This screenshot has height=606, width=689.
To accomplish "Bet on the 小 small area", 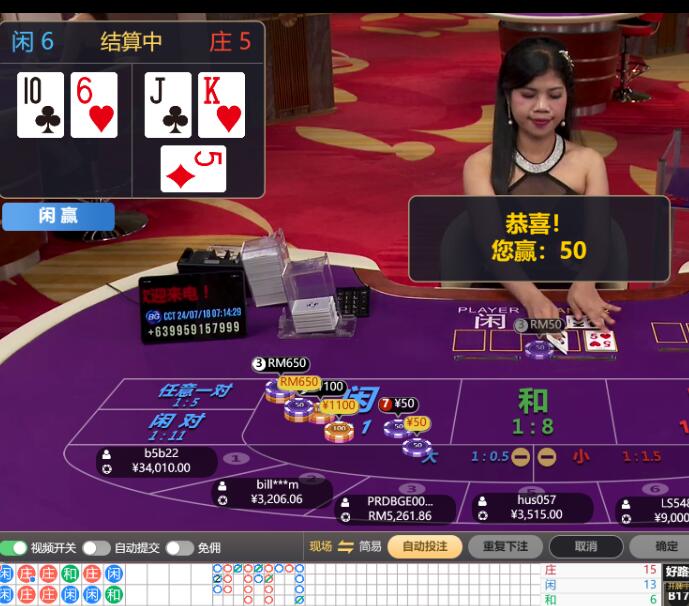I will point(580,456).
